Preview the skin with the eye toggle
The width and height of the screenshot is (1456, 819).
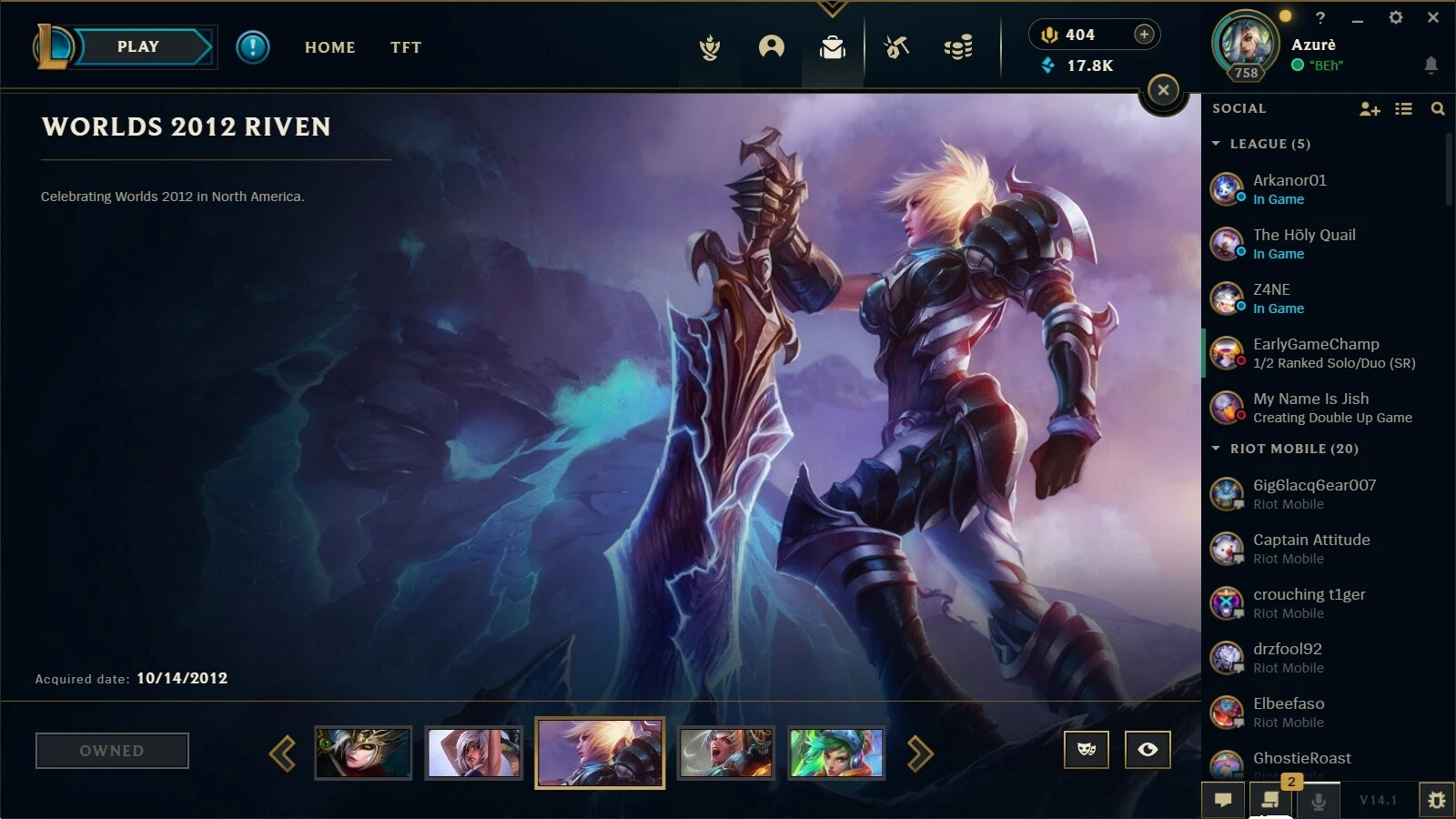[x=1147, y=750]
